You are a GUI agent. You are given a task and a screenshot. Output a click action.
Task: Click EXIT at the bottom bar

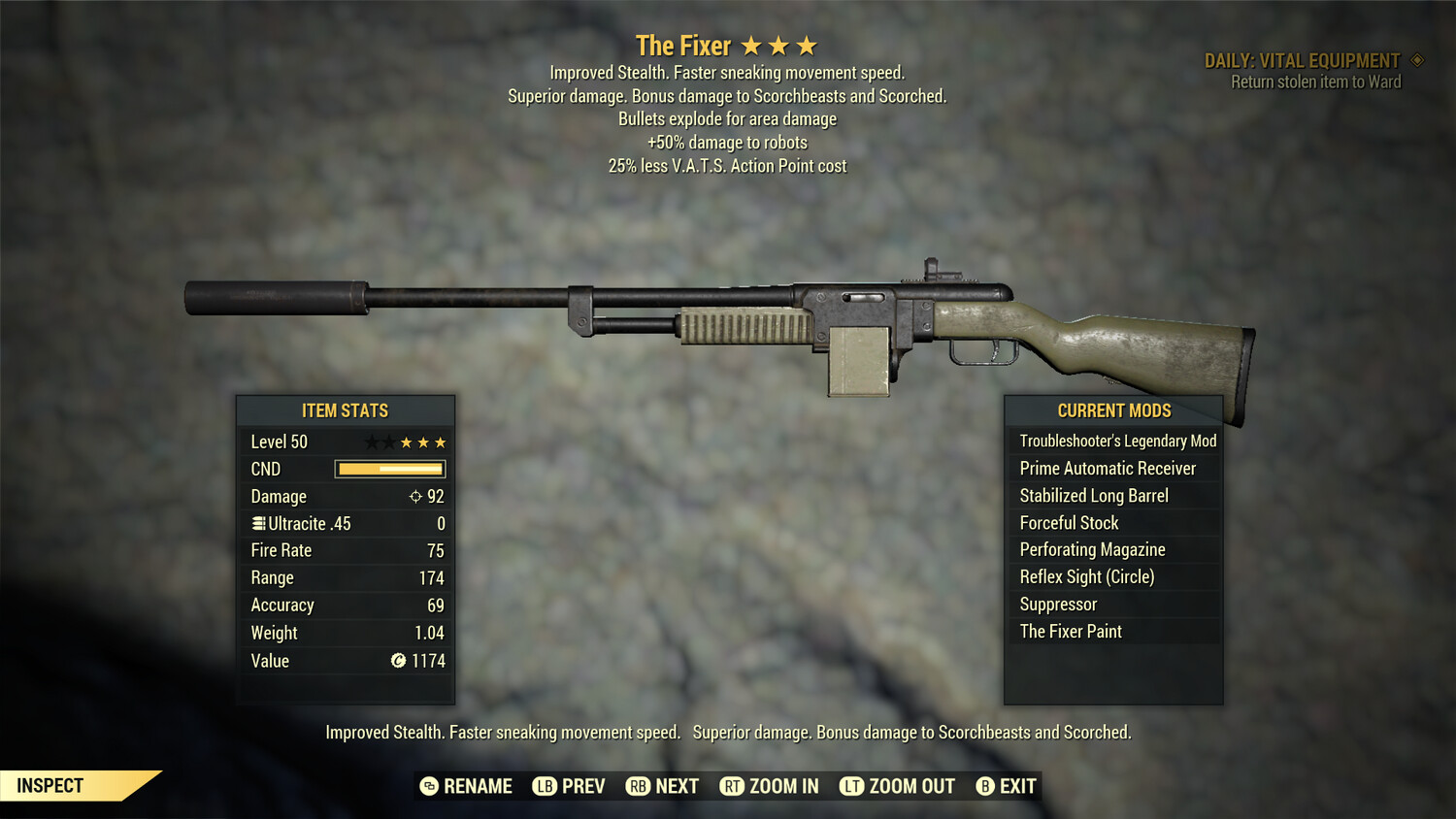pyautogui.click(x=1016, y=786)
